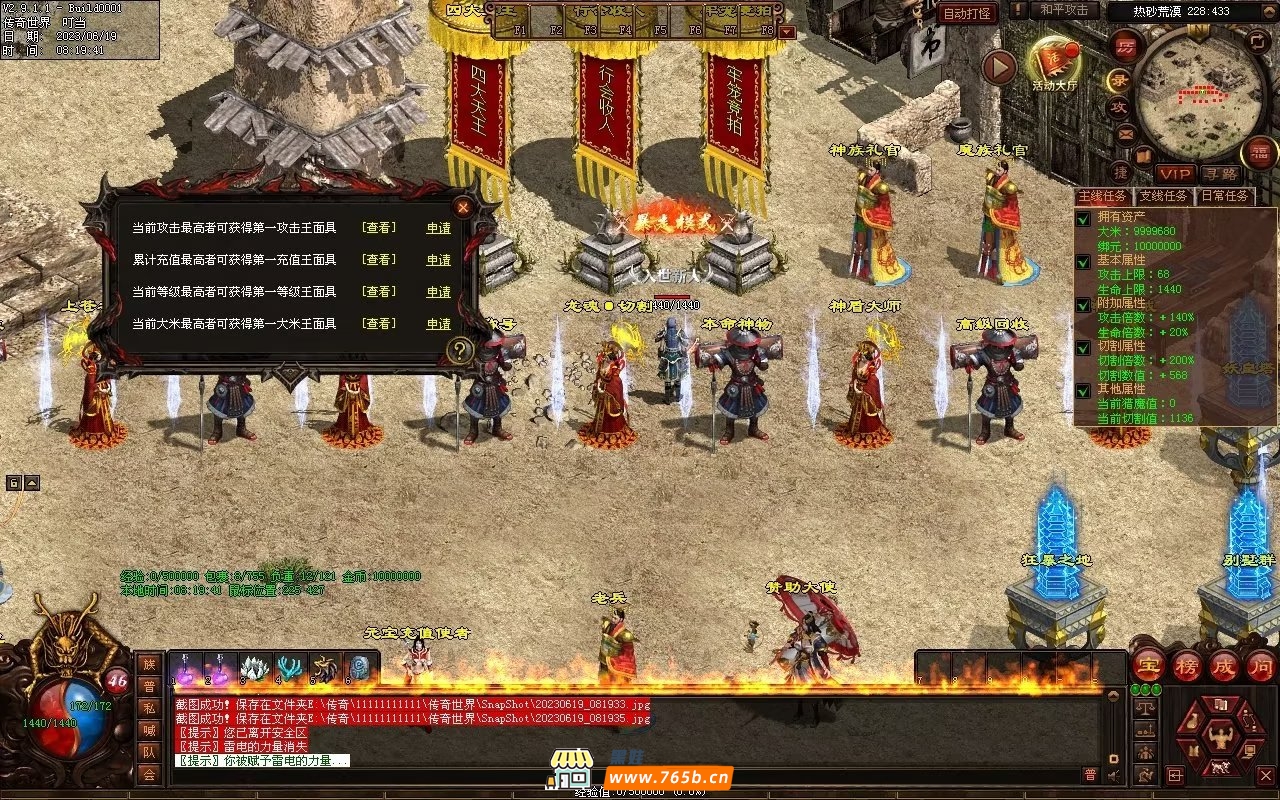This screenshot has width=1280, height=800.
Task: Toggle the 自动打怪 auto-fight button
Action: point(967,13)
